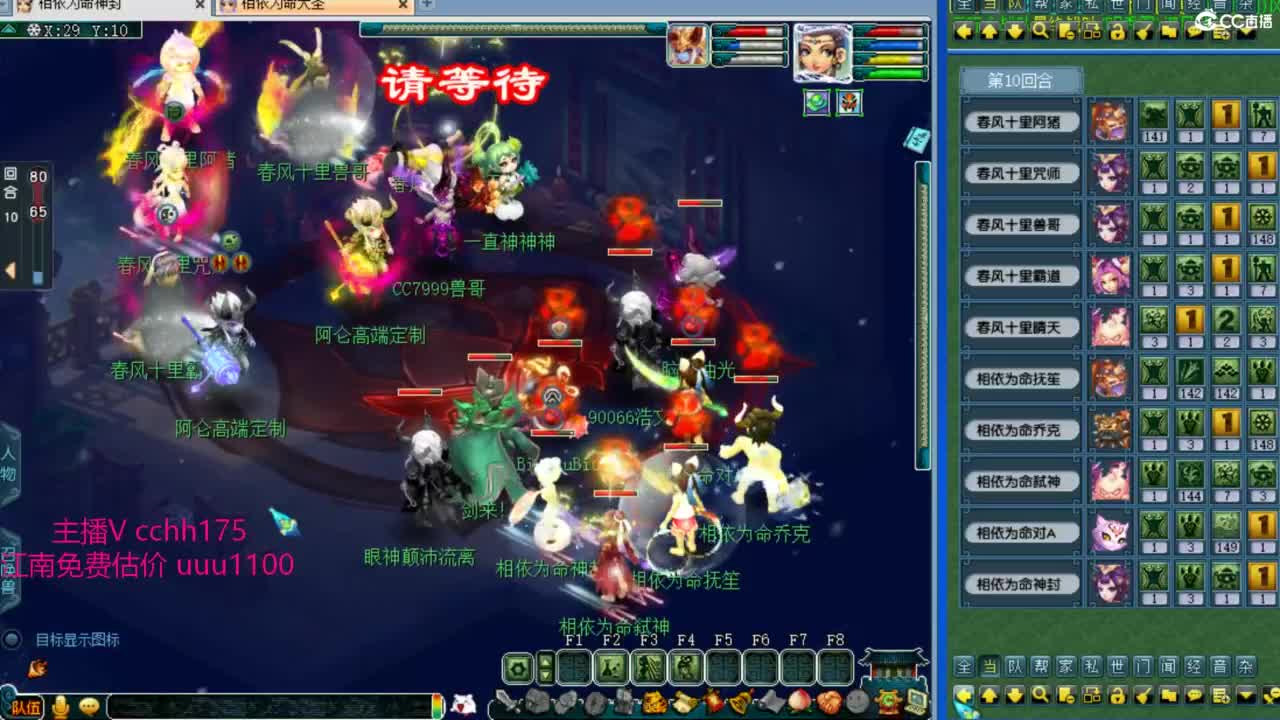Toggle the chat lock in bottom-right toolbar
1280x720 pixels.
[x=1118, y=695]
